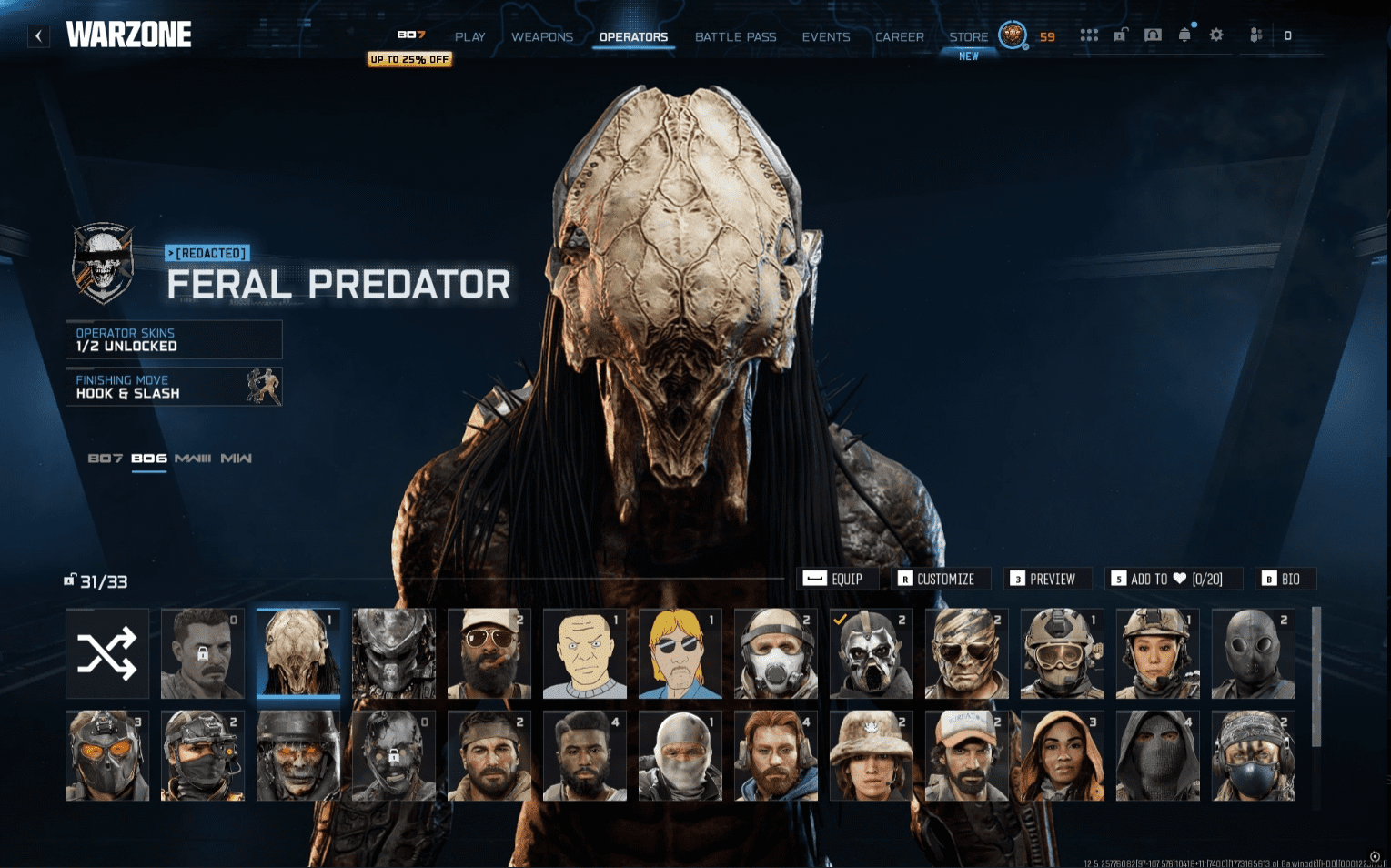This screenshot has height=868, width=1391.
Task: Click the BIO button
Action: coord(1285,579)
